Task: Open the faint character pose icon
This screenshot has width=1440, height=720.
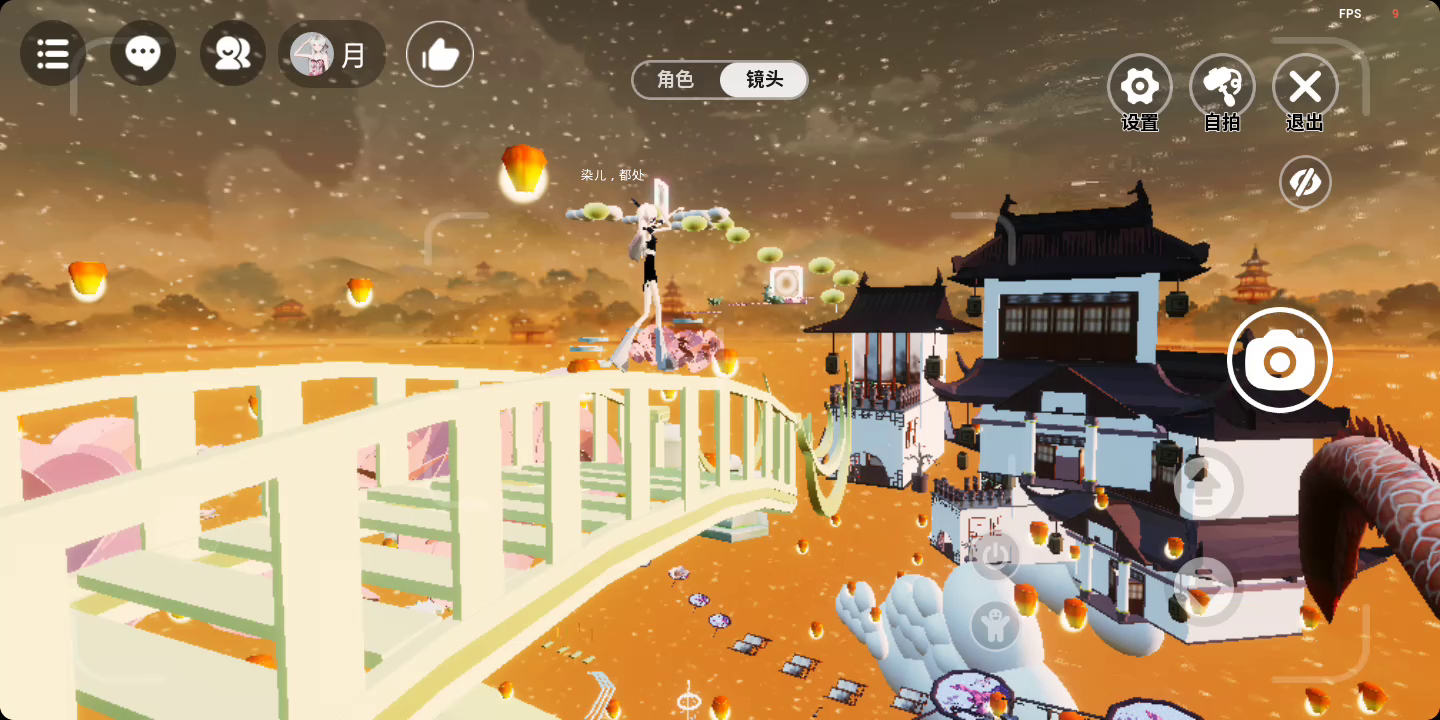Action: (x=995, y=626)
